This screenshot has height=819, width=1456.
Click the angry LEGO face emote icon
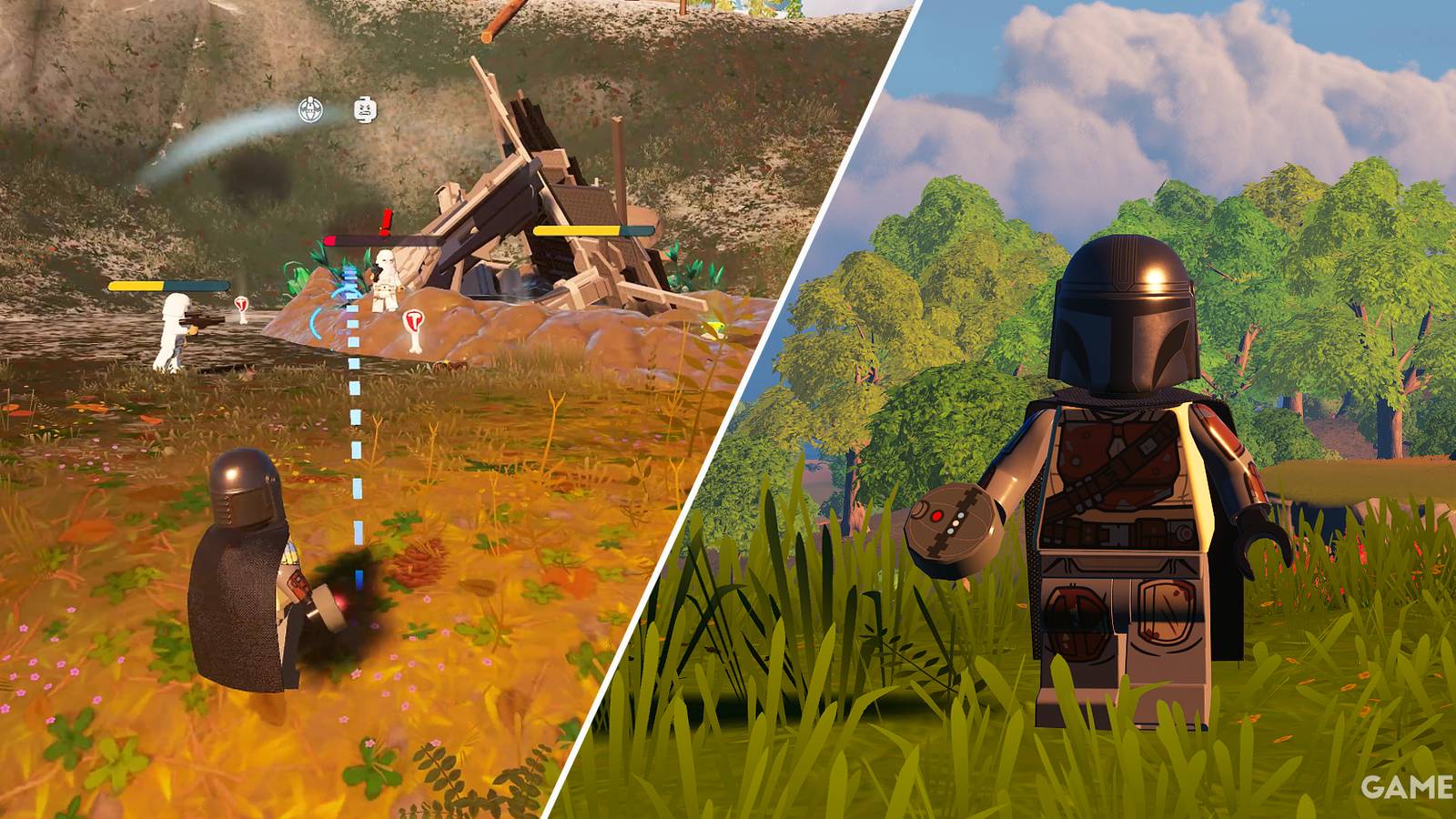click(364, 109)
